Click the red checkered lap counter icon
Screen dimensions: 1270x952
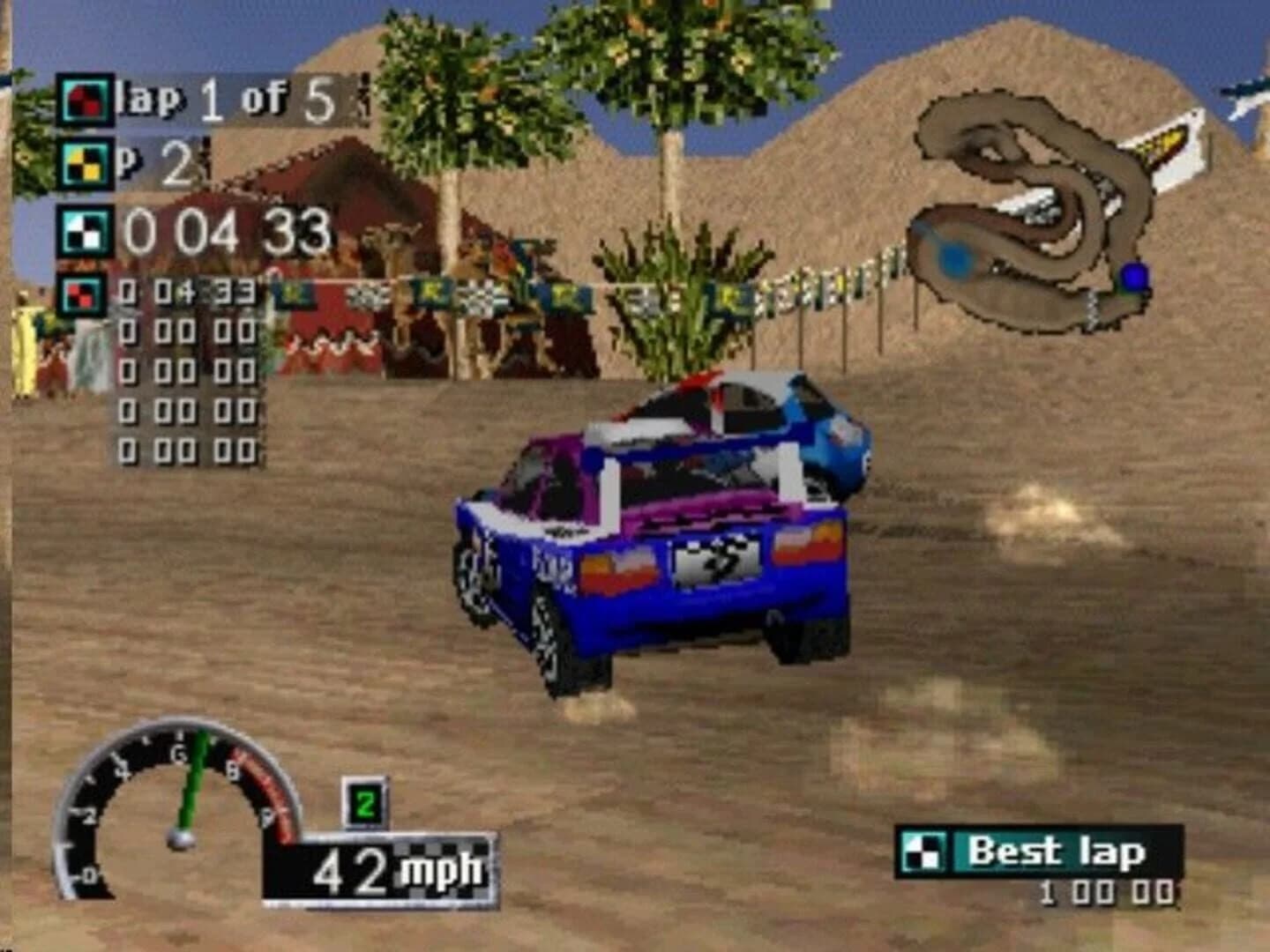(83, 98)
